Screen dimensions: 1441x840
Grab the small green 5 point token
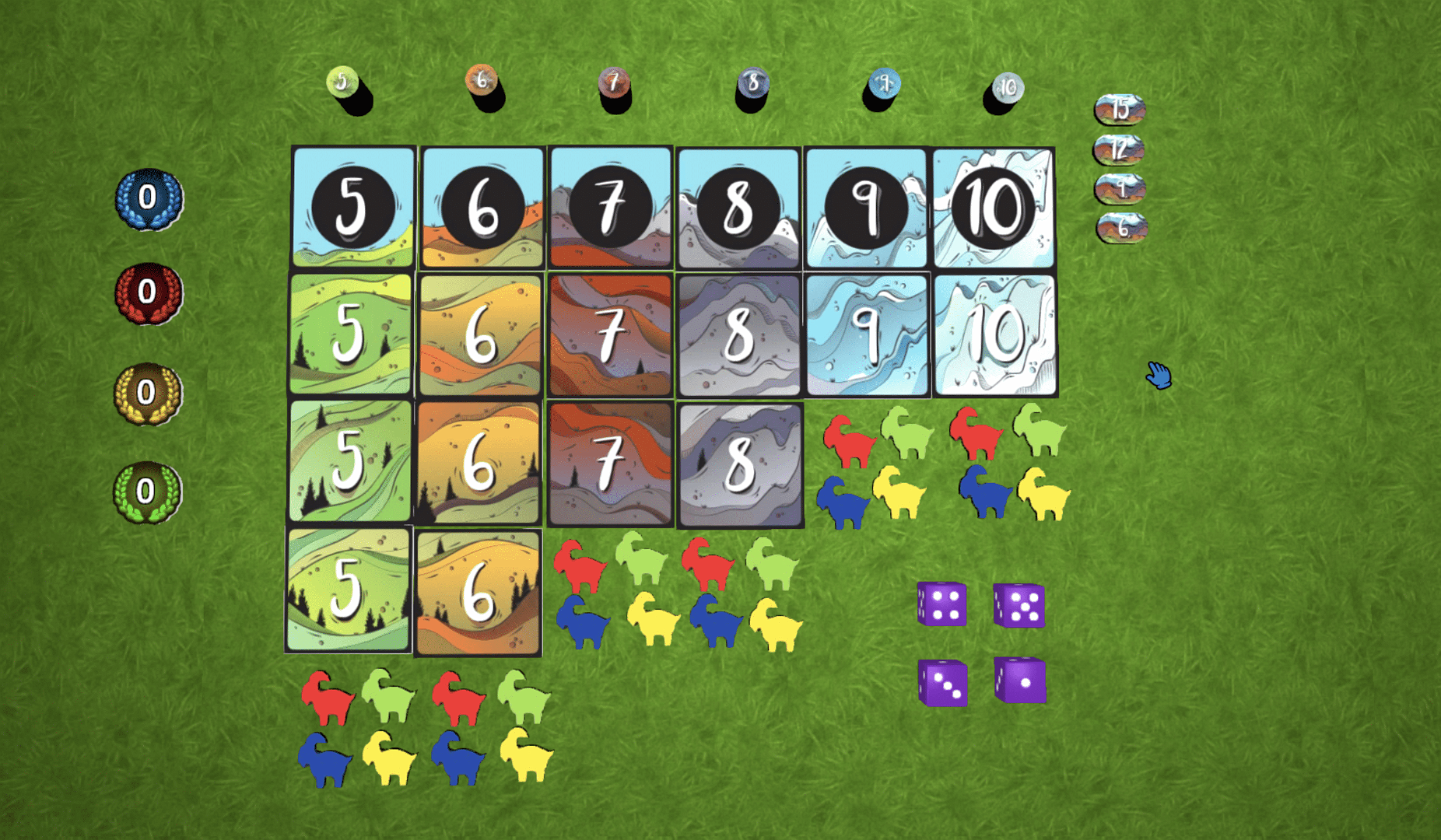[x=342, y=81]
